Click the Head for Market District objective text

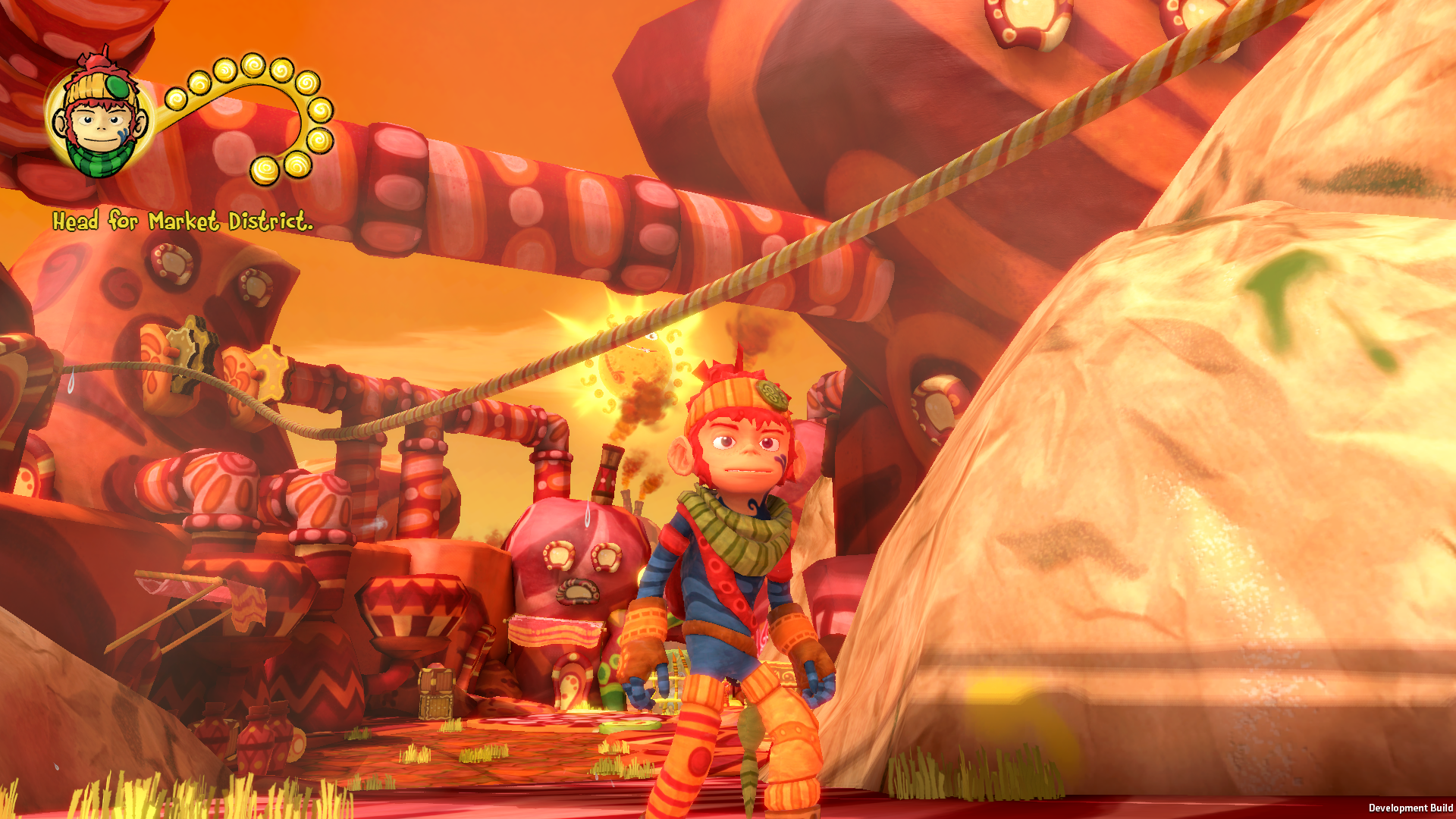(x=184, y=222)
